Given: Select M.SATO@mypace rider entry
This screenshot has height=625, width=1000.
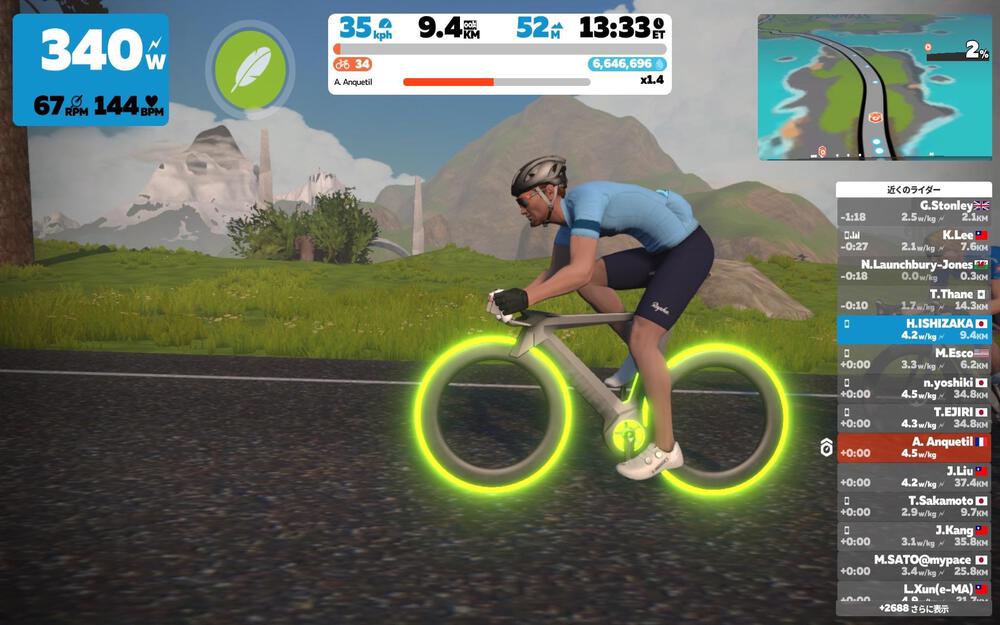Looking at the screenshot, I should click(x=913, y=565).
